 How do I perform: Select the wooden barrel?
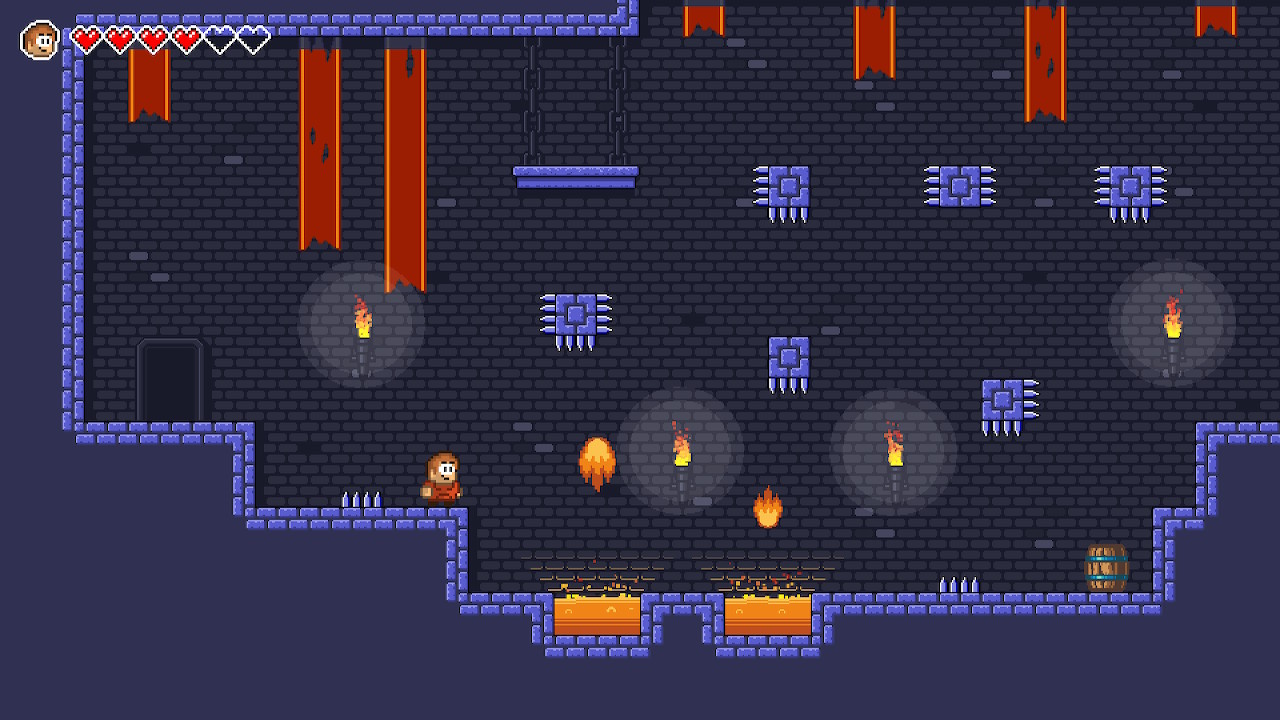[x=1106, y=565]
